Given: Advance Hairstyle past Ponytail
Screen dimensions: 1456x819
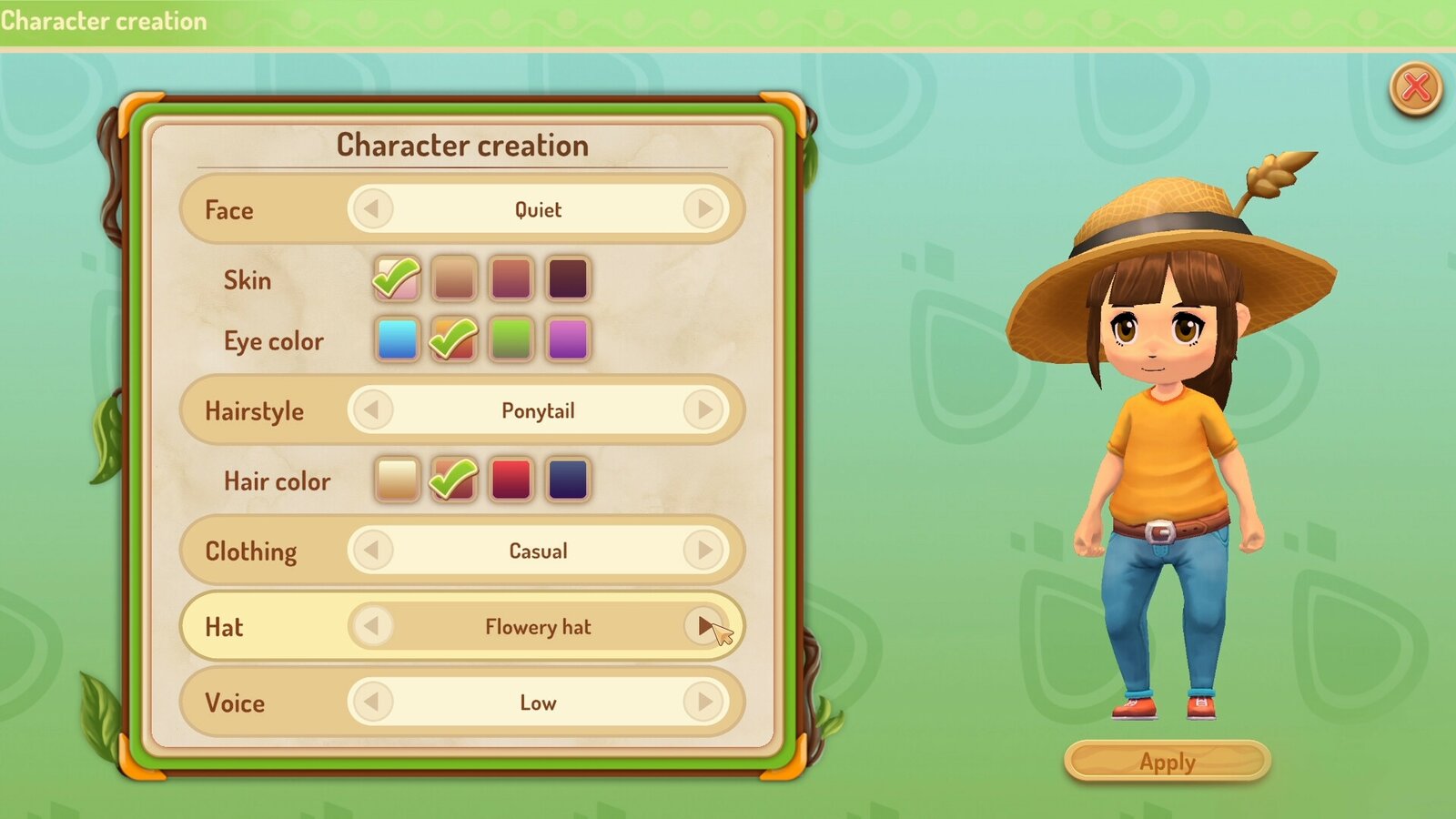Looking at the screenshot, I should [x=703, y=410].
